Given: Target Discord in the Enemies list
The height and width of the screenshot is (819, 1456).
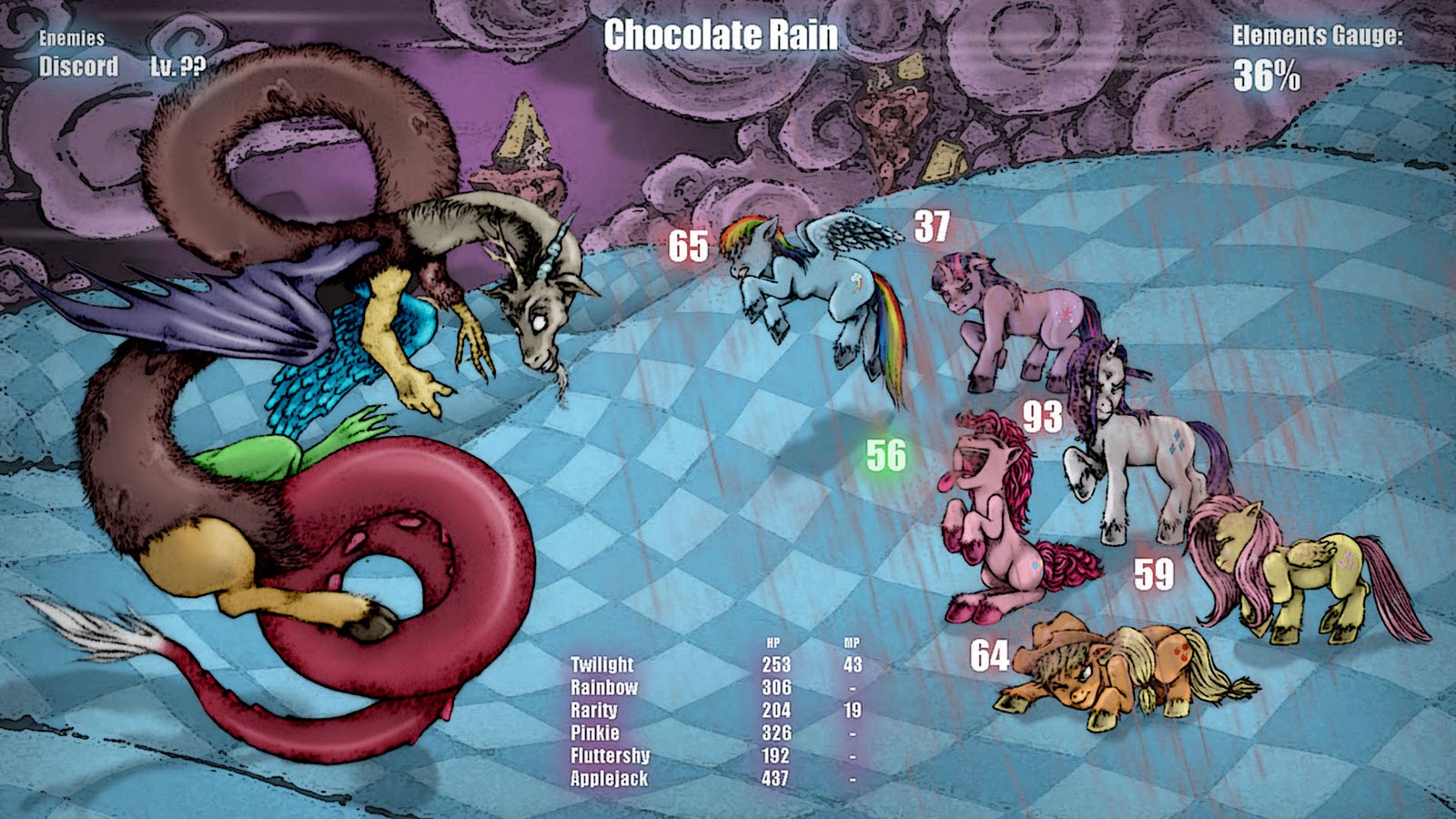Looking at the screenshot, I should 79,66.
